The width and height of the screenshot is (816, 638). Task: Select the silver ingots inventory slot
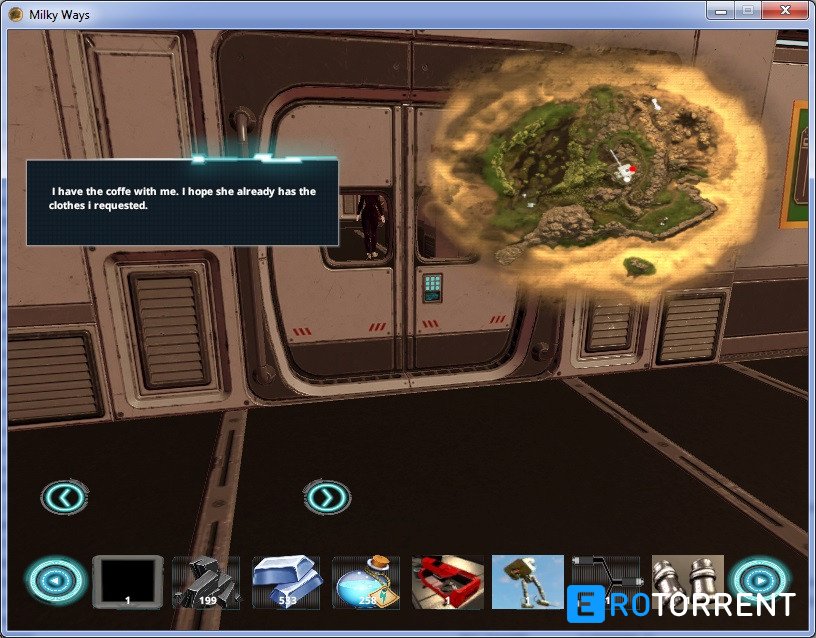[286, 582]
